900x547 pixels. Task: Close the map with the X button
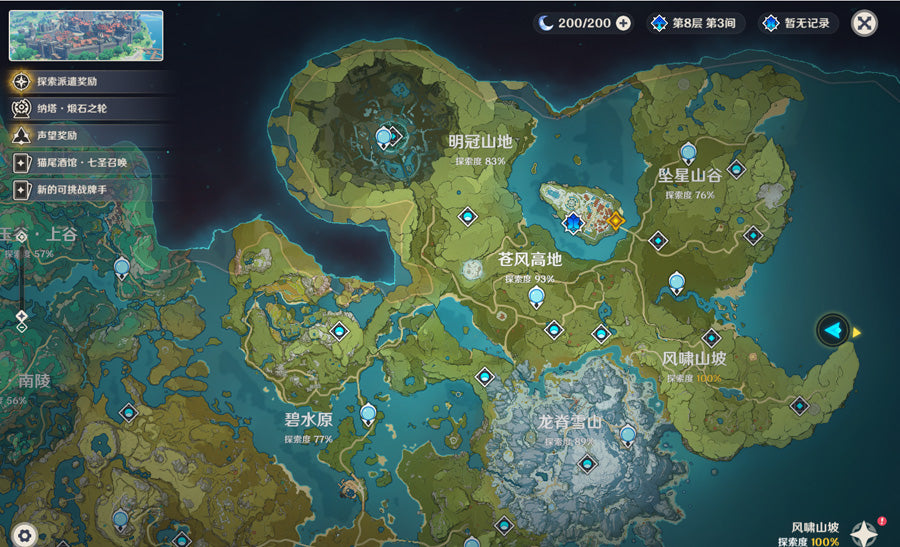(x=864, y=23)
